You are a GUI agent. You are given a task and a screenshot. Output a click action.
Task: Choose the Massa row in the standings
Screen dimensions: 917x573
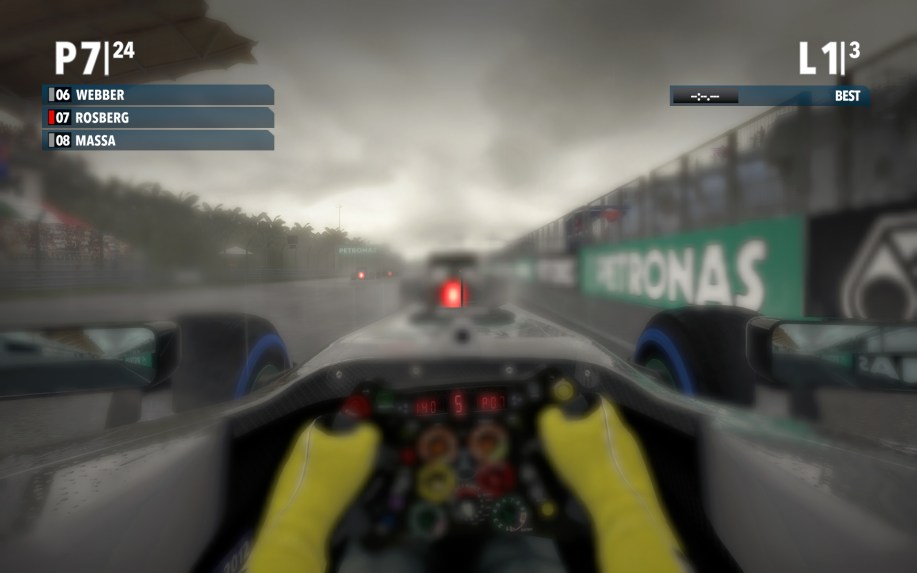(158, 141)
